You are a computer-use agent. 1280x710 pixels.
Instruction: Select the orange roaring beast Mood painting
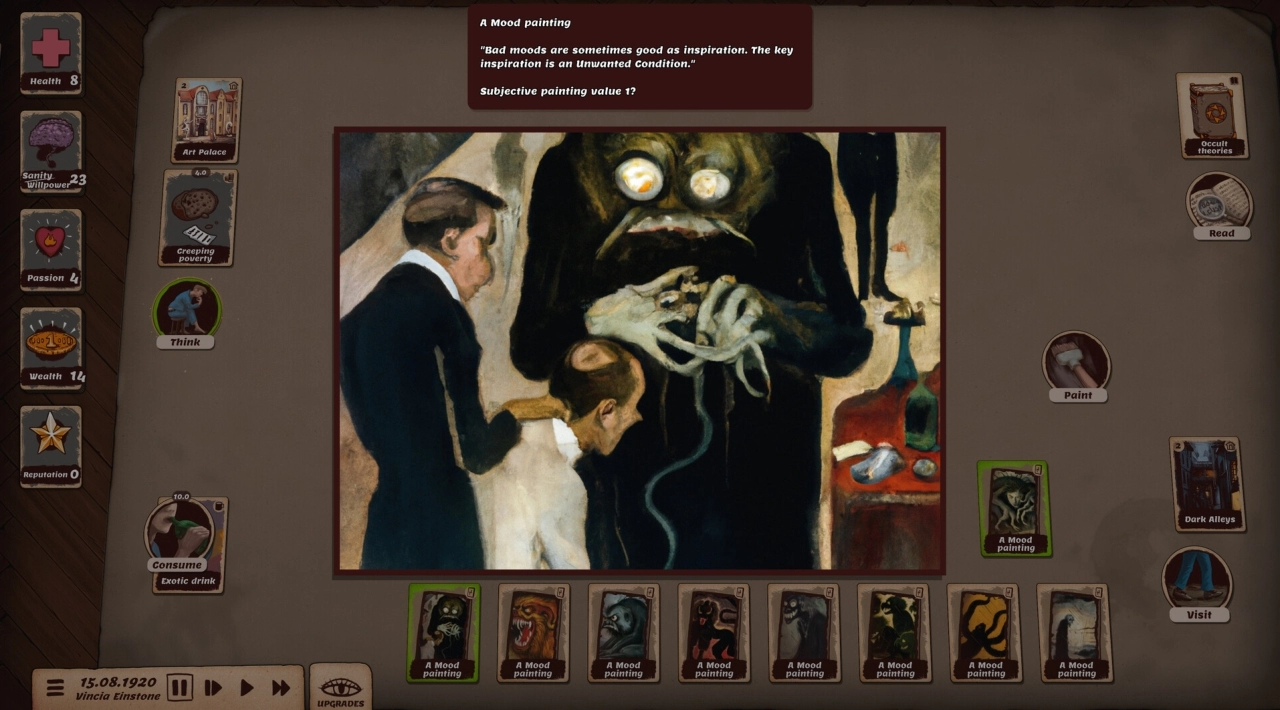pos(533,632)
